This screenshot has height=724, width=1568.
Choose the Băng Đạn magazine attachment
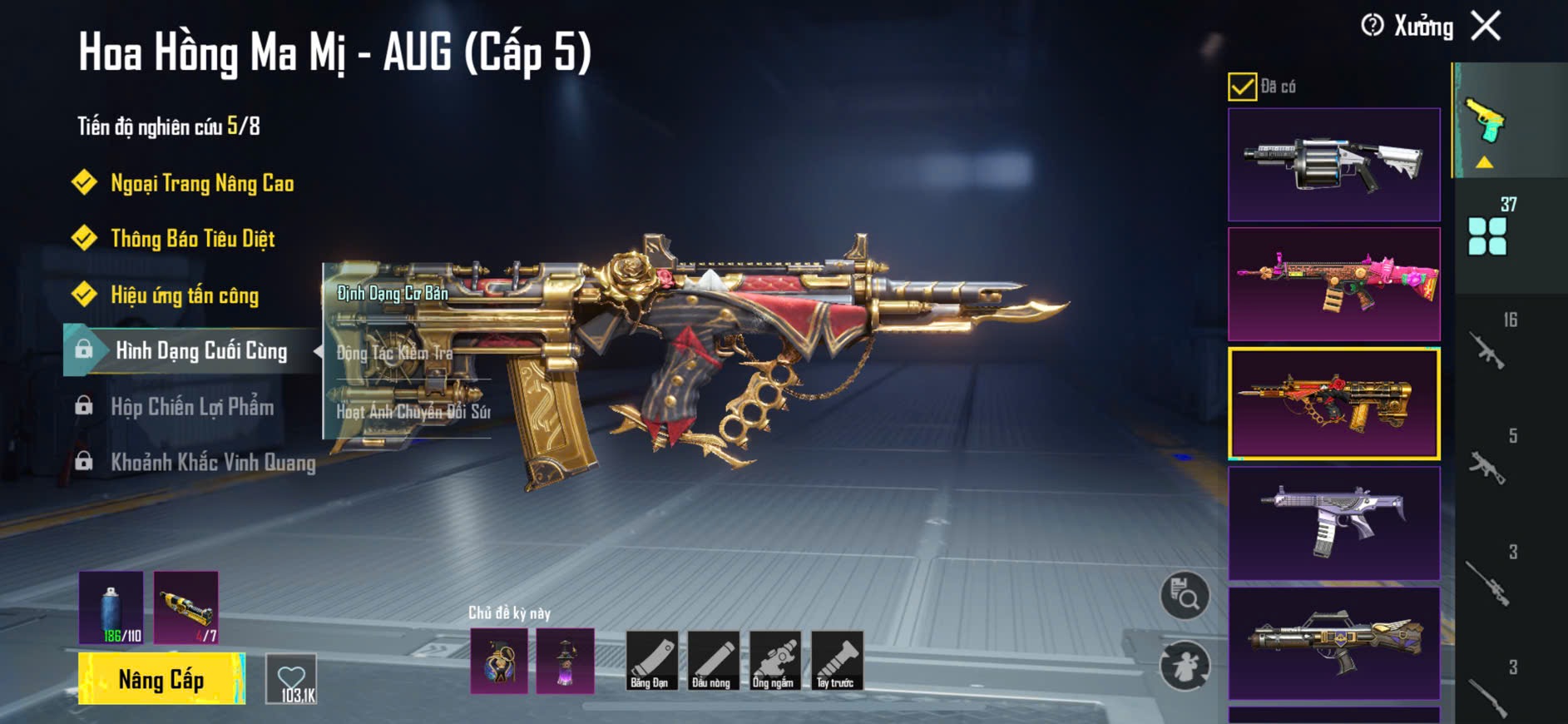point(650,661)
